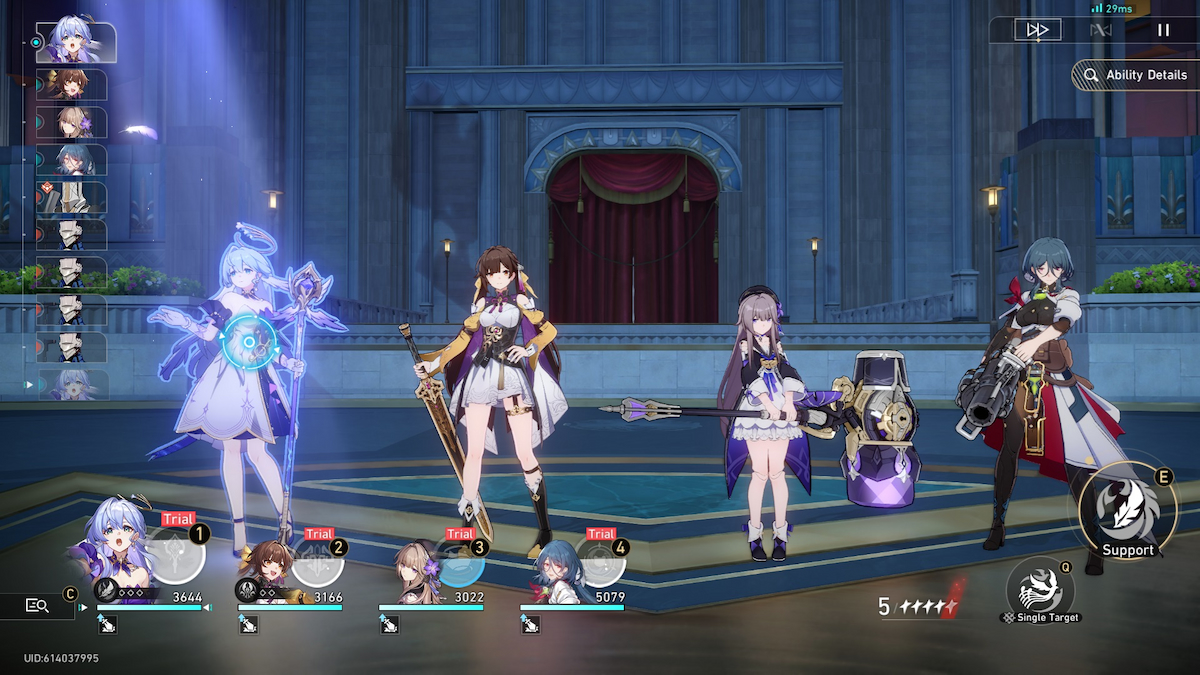Activate Natasha's ultimate labeled 4
Viewport: 1200px width, 675px height.
click(x=600, y=560)
